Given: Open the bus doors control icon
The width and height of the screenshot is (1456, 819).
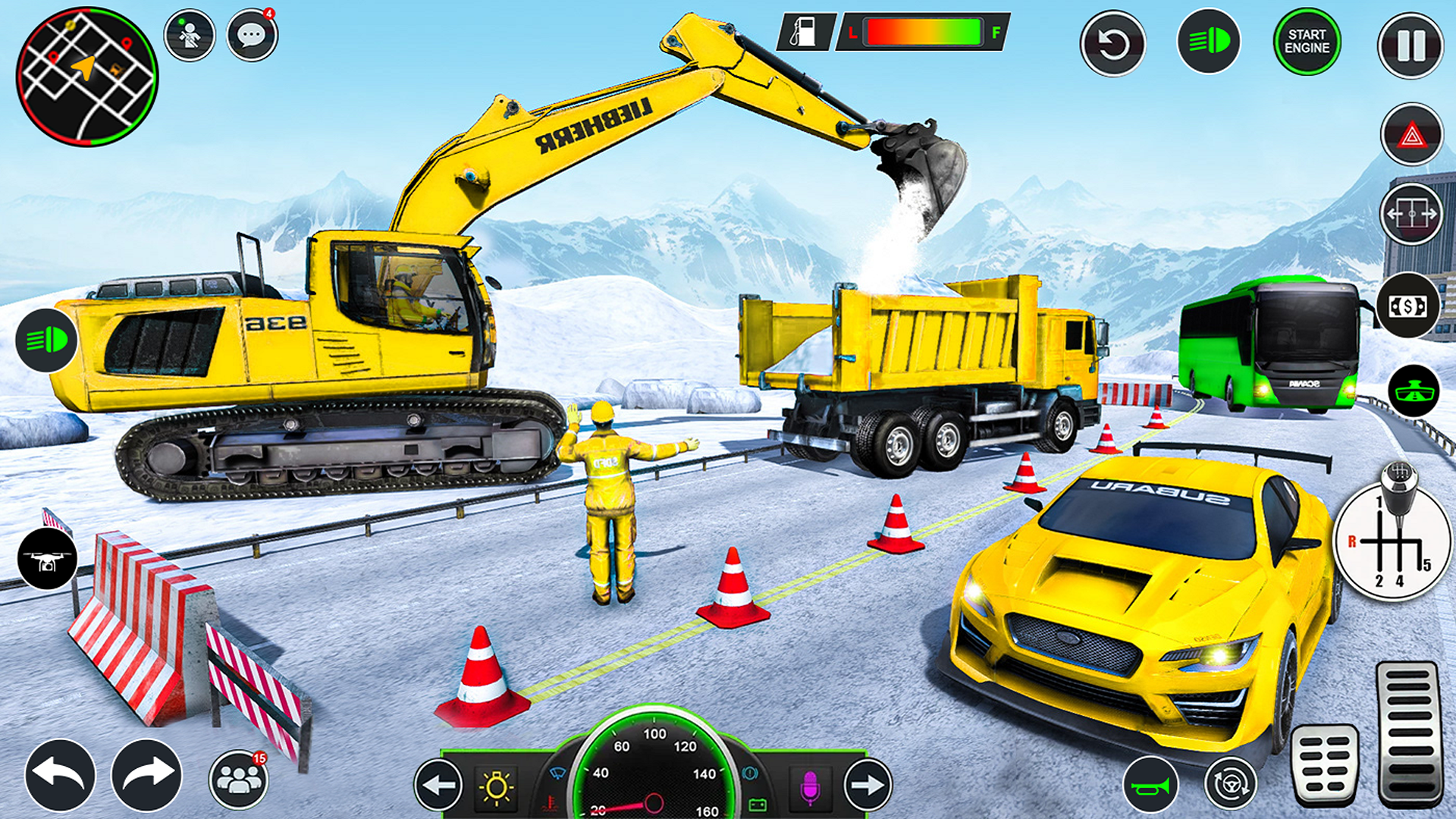Looking at the screenshot, I should pyautogui.click(x=1411, y=215).
